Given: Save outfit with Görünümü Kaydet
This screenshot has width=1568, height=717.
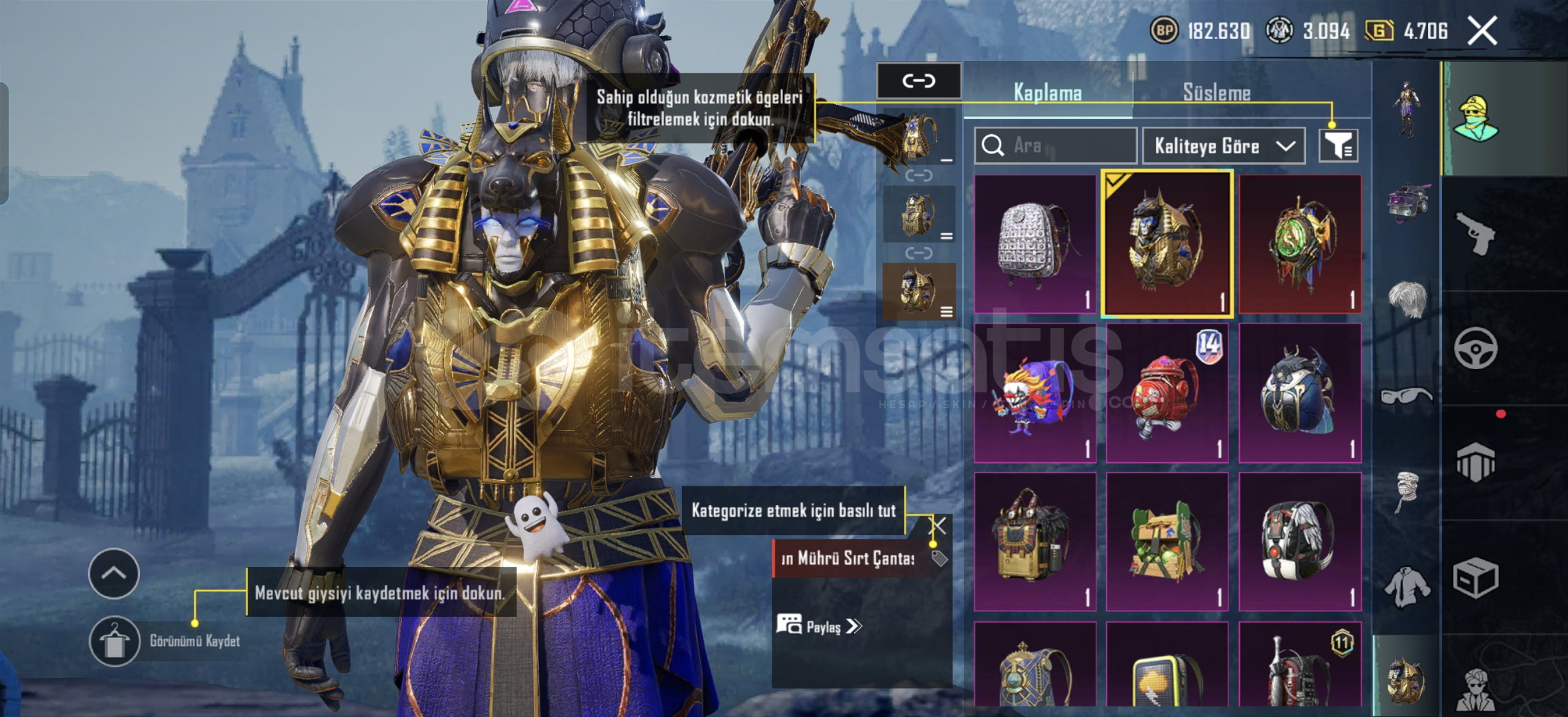Looking at the screenshot, I should tap(114, 641).
